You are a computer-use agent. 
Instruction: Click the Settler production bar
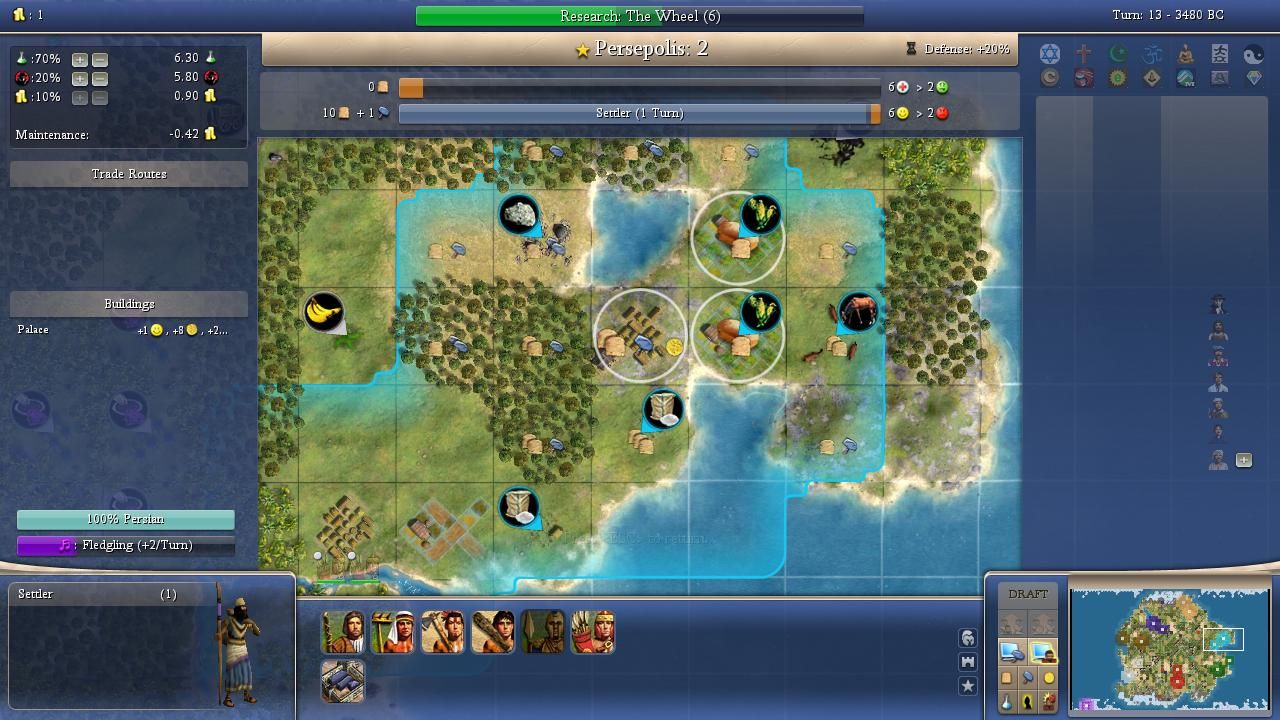(x=639, y=113)
